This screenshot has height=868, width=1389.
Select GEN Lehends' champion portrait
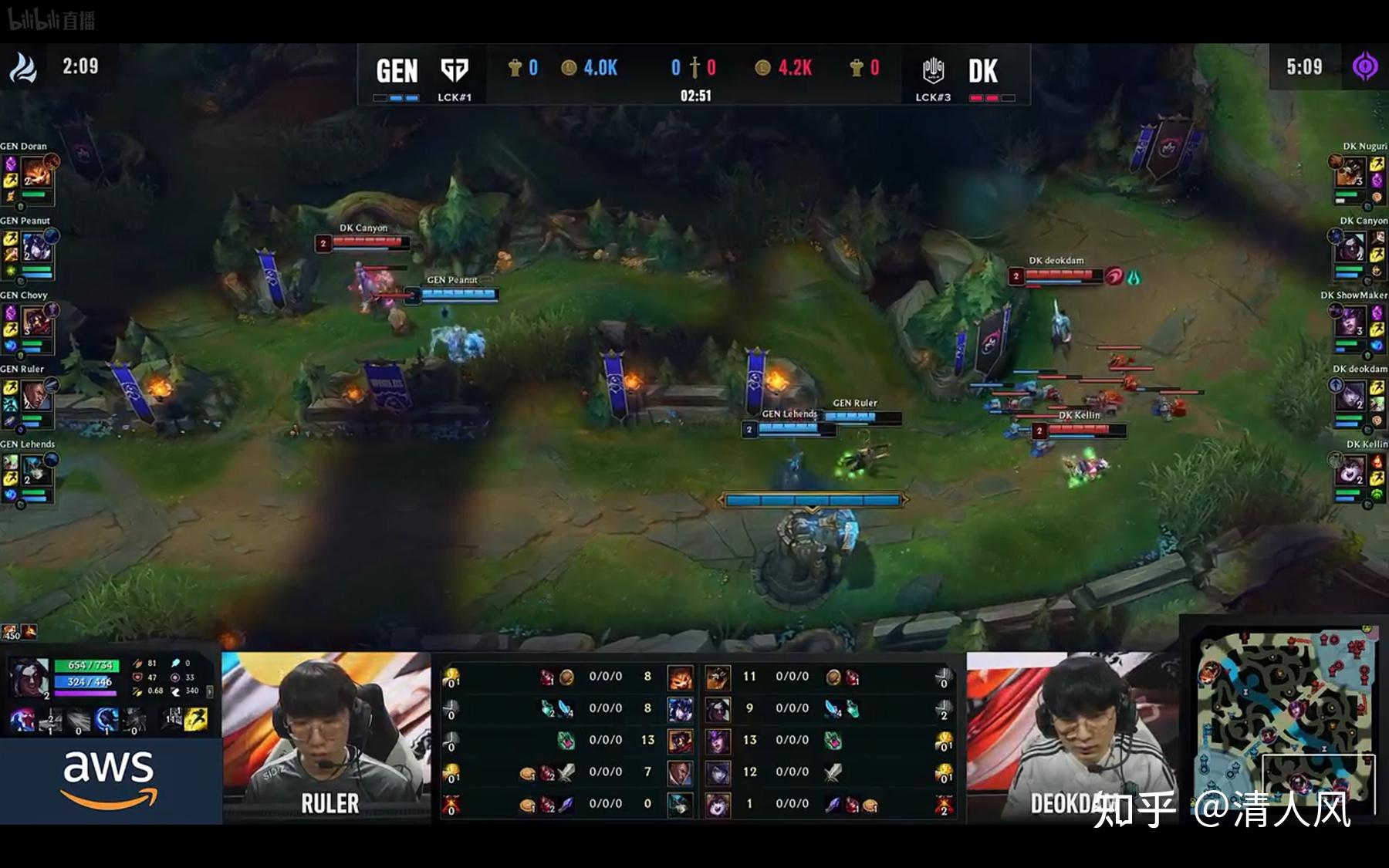click(35, 471)
